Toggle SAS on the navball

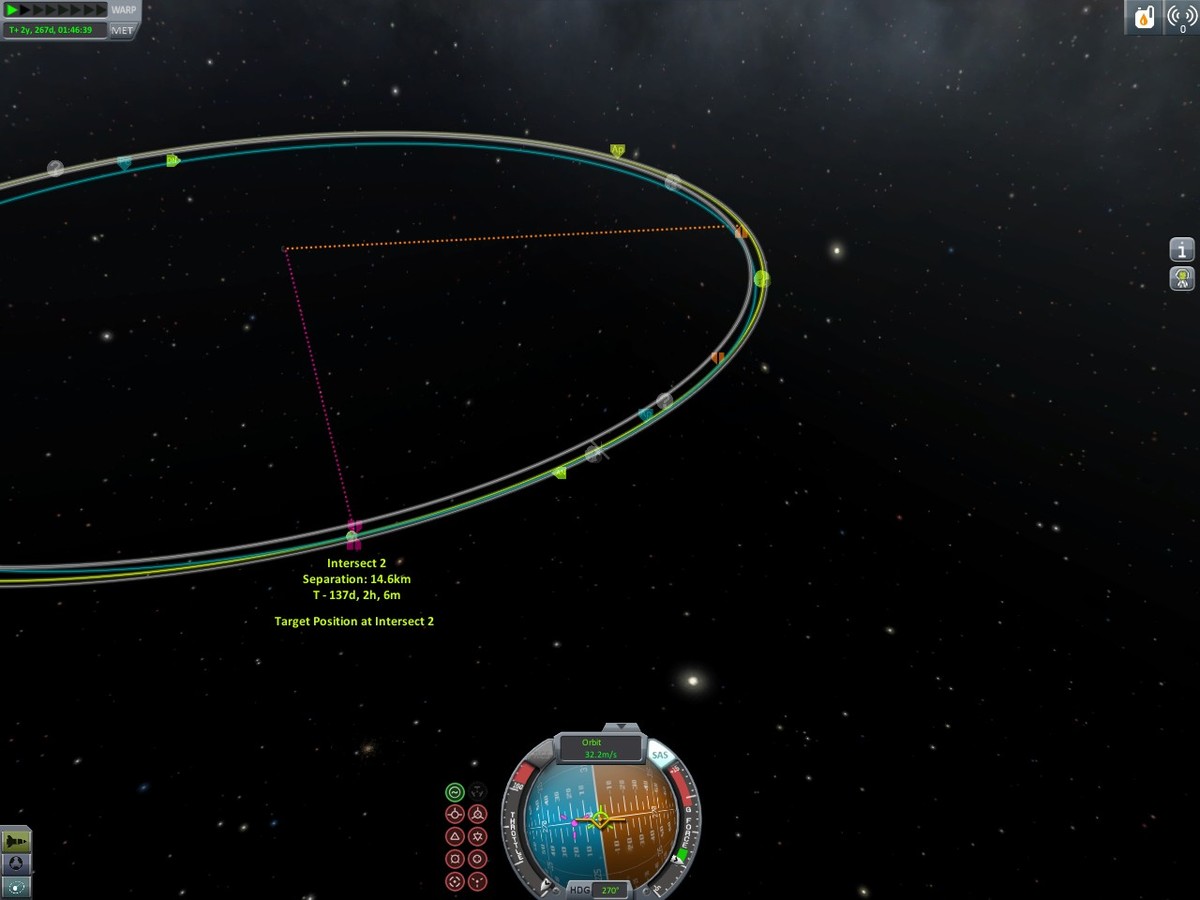pyautogui.click(x=660, y=756)
